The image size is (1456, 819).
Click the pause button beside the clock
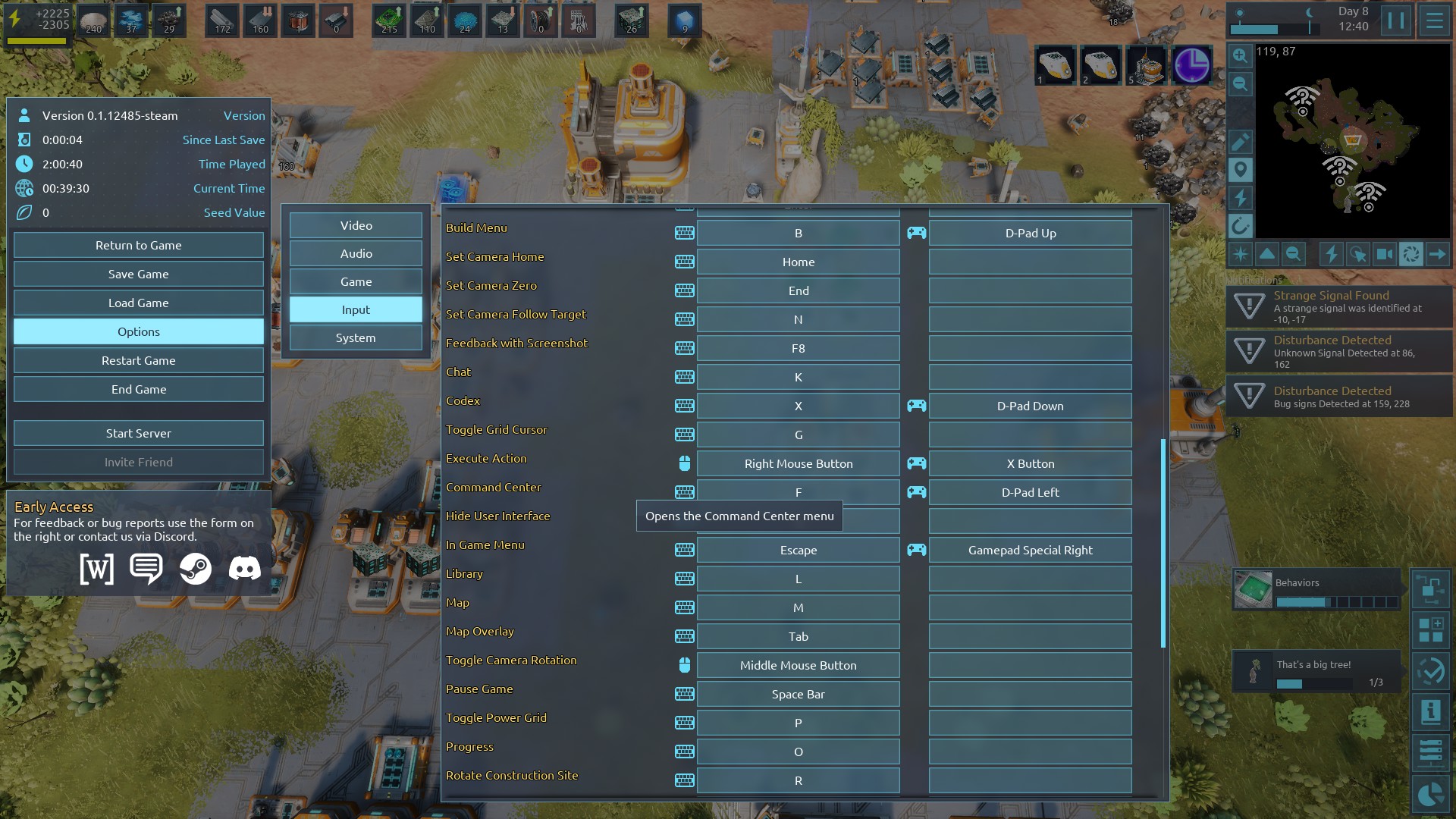coord(1395,20)
